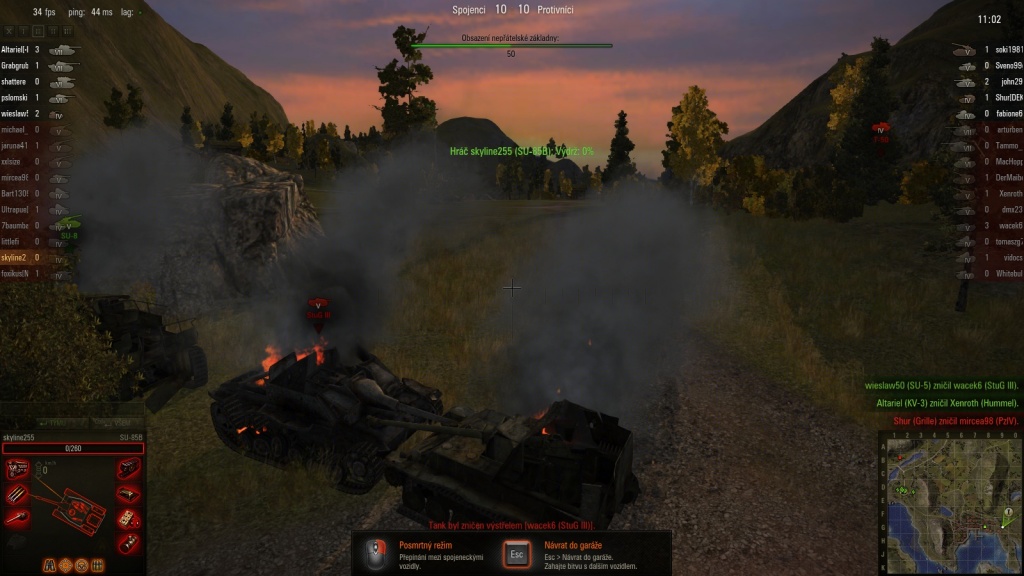The height and width of the screenshot is (576, 1024).
Task: Select wieslaw50 in the allied roster
Action: click(x=22, y=114)
